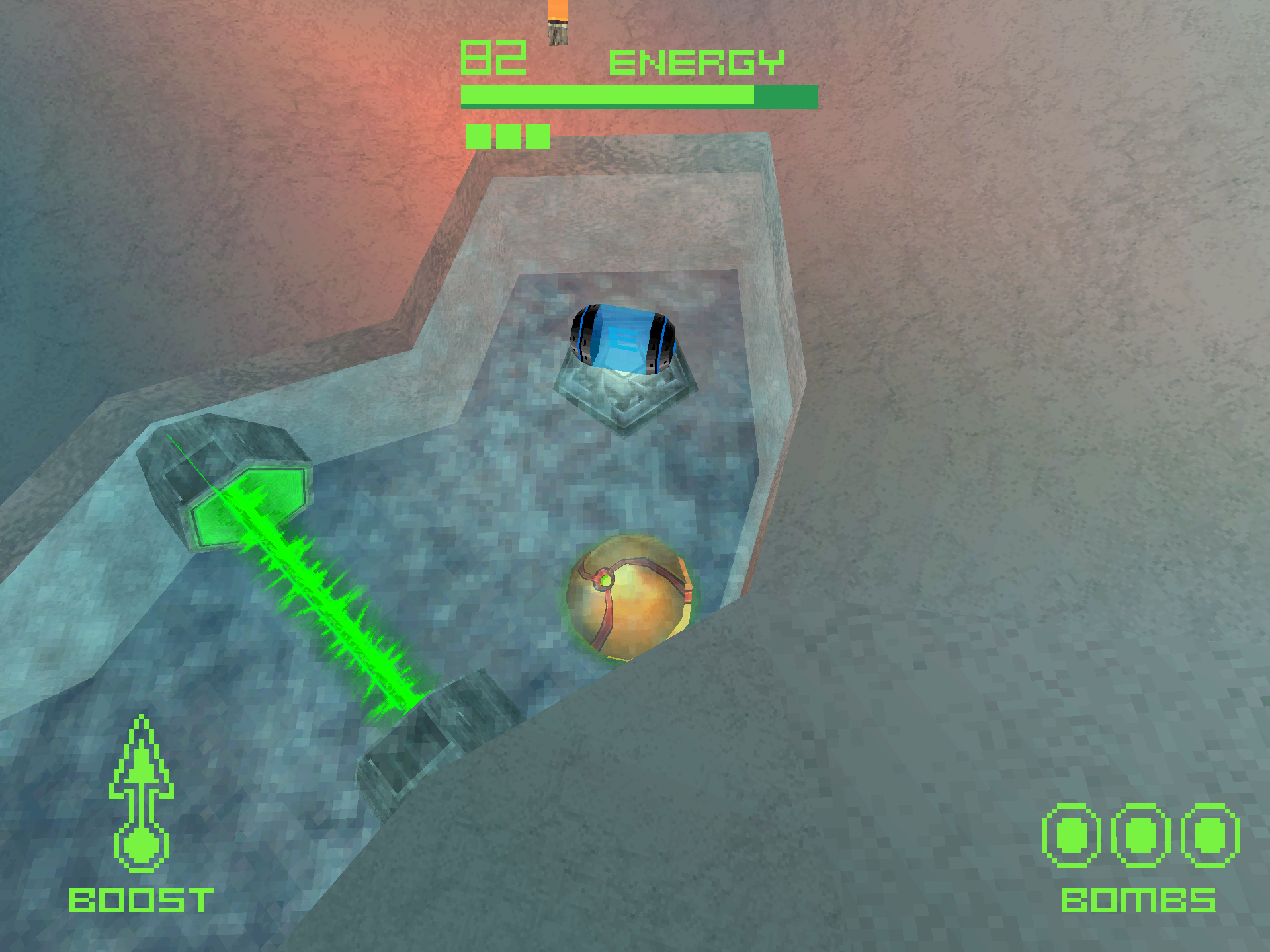This screenshot has width=1270, height=952.
Task: Click the Bombs label
Action: [1138, 900]
